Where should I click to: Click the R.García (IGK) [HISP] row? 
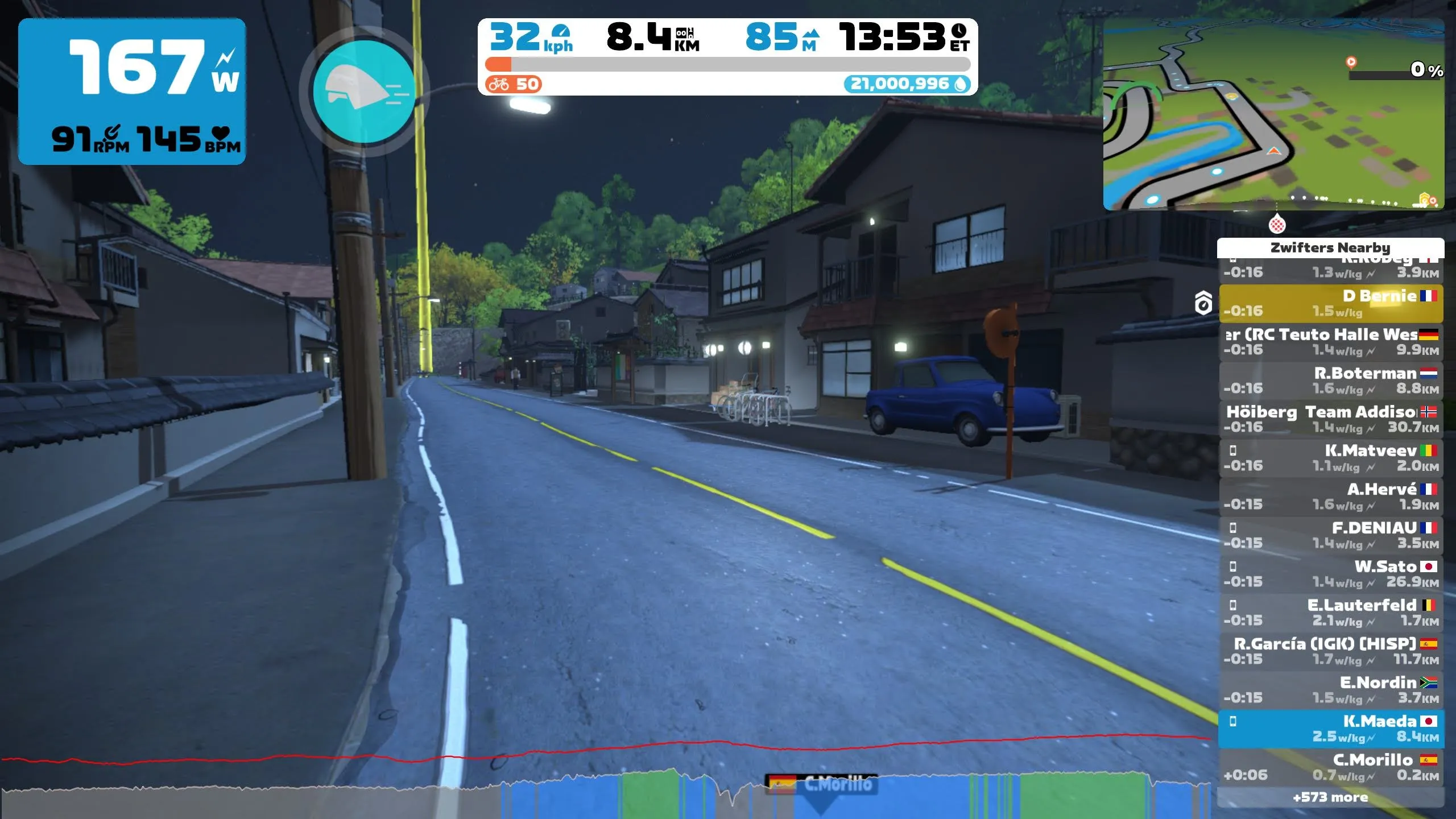1330,652
